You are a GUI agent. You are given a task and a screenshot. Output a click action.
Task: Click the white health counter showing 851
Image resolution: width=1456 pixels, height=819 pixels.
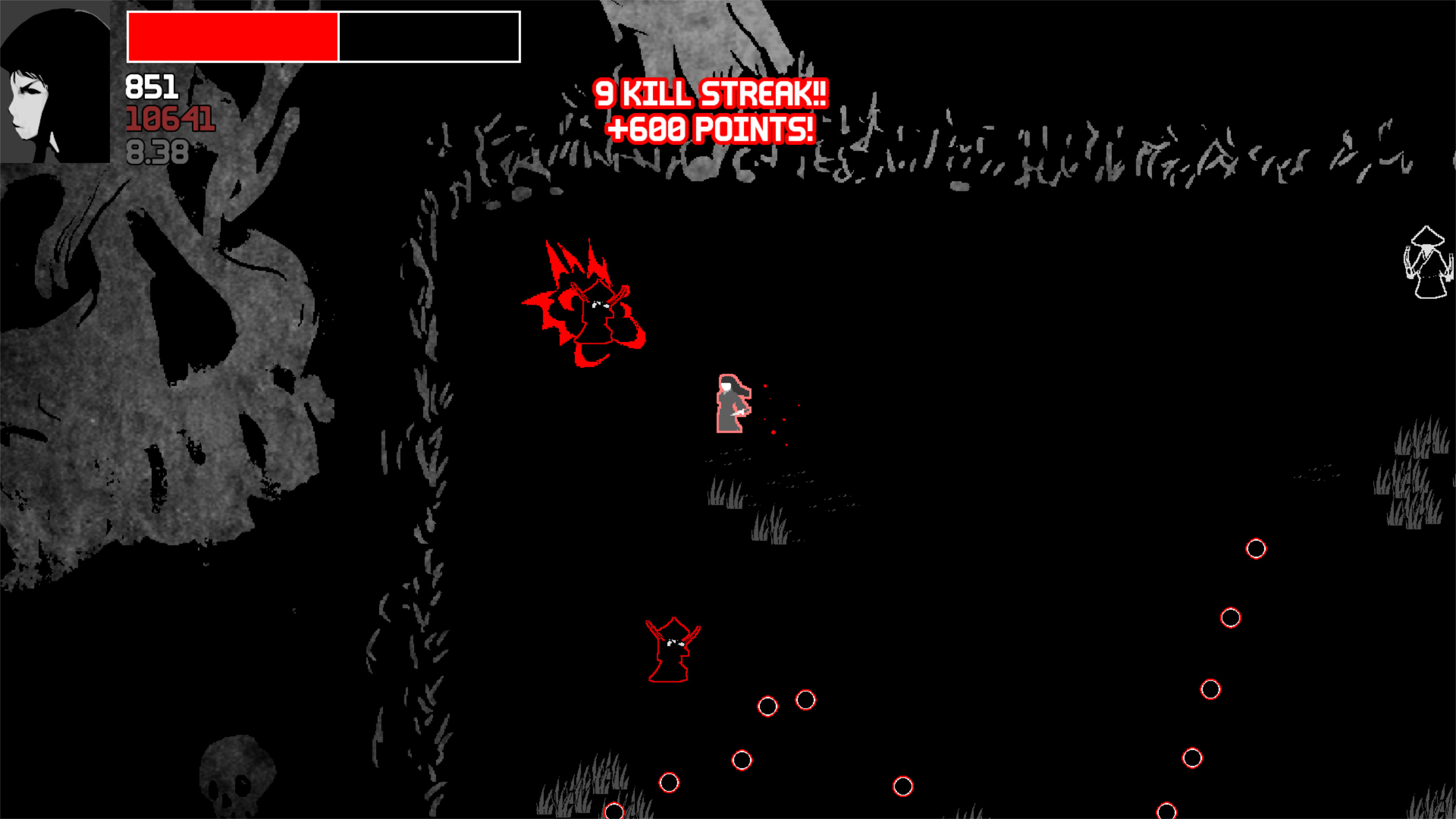pyautogui.click(x=152, y=86)
